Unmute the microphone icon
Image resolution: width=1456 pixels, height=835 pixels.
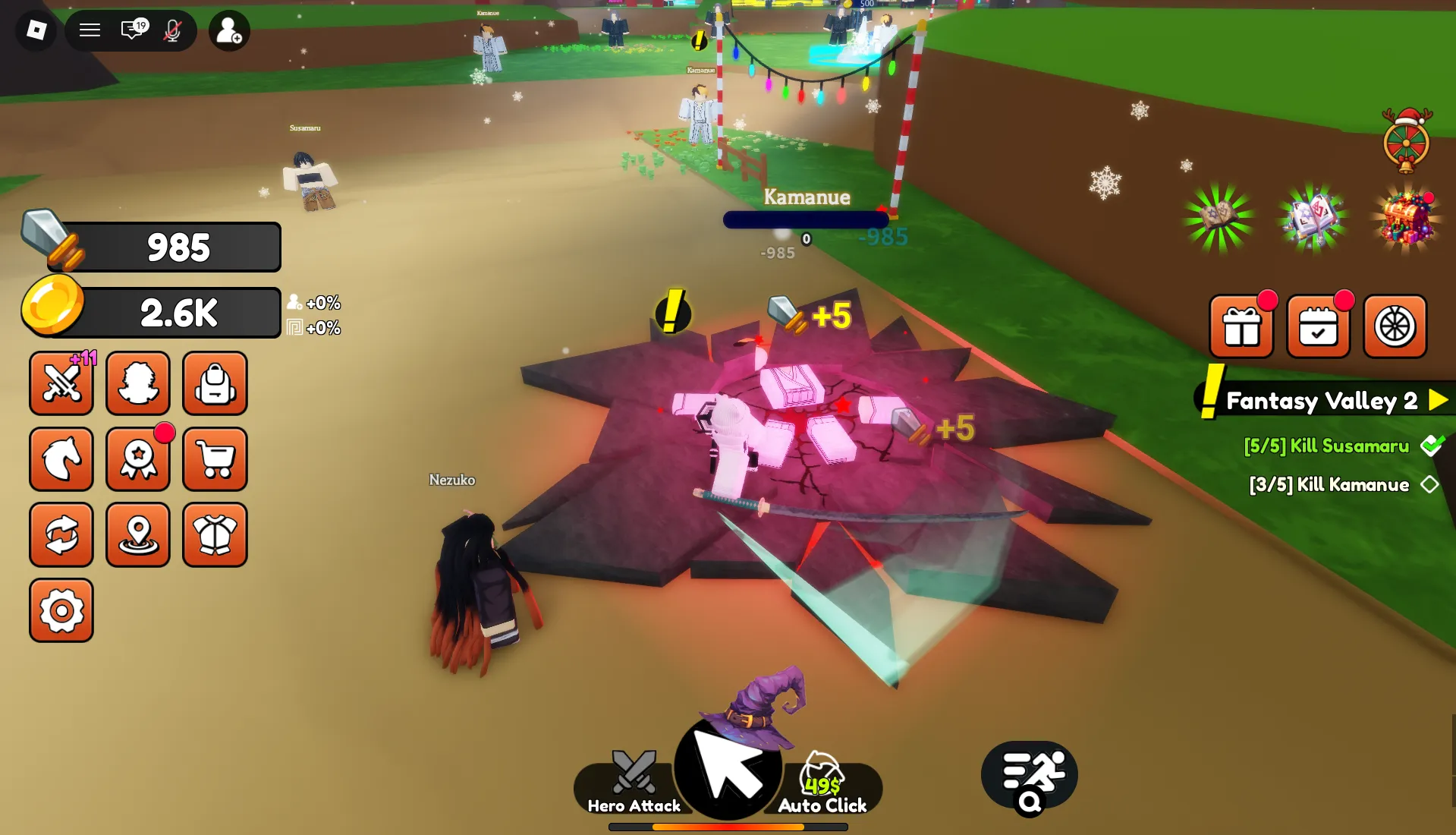point(173,30)
